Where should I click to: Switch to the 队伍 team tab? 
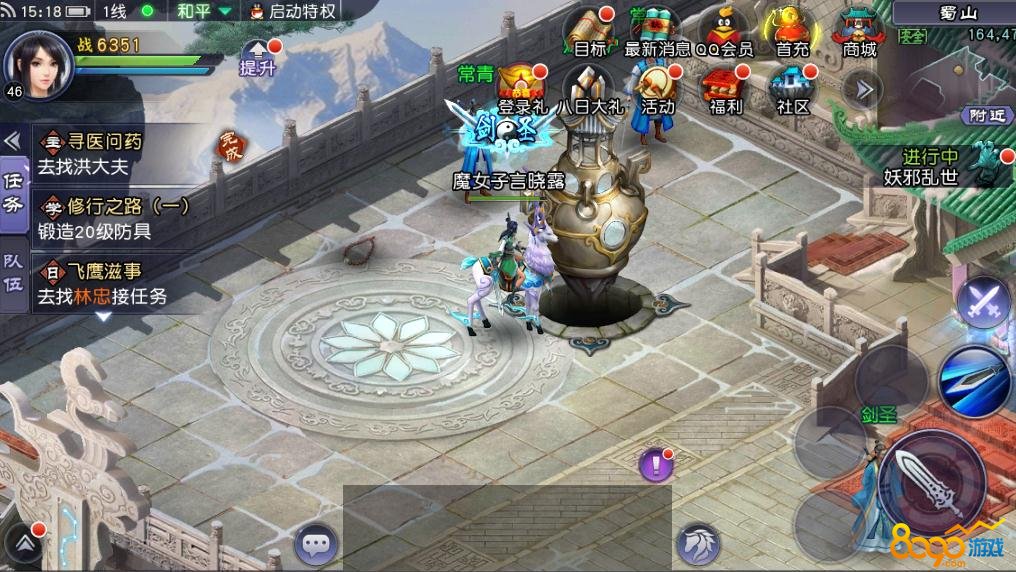(x=13, y=268)
